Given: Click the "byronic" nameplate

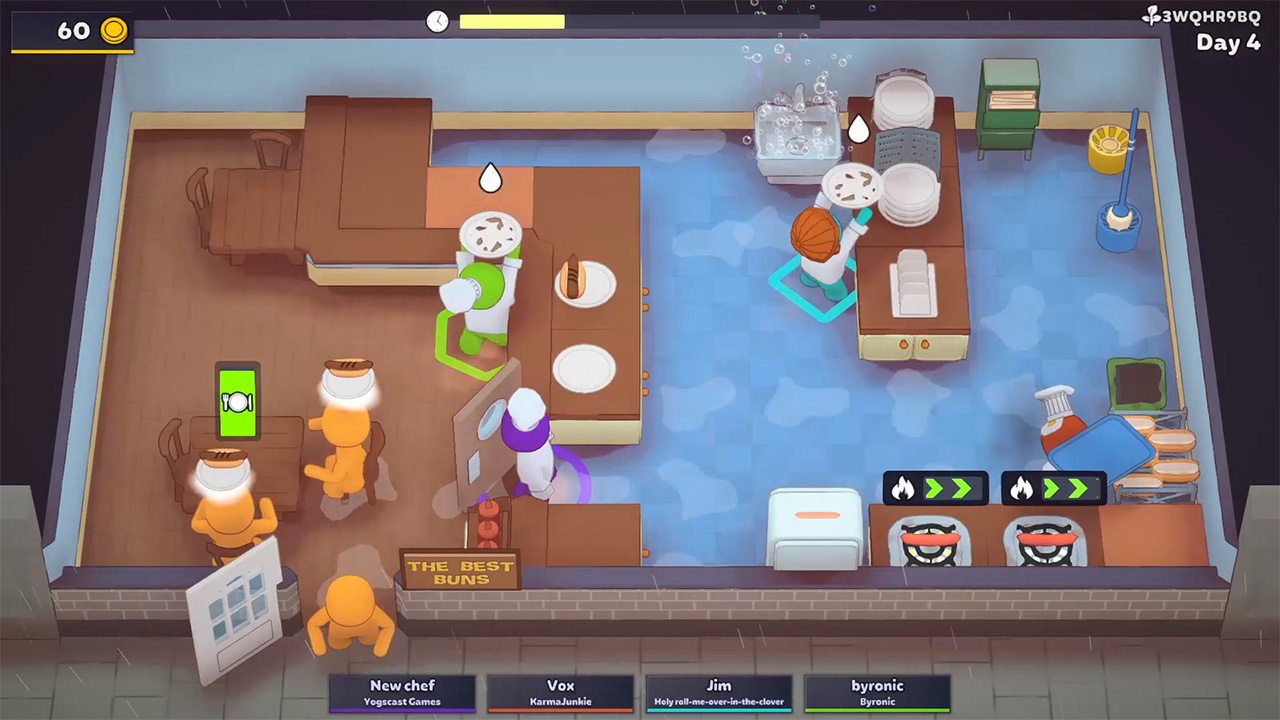Looking at the screenshot, I should [878, 686].
